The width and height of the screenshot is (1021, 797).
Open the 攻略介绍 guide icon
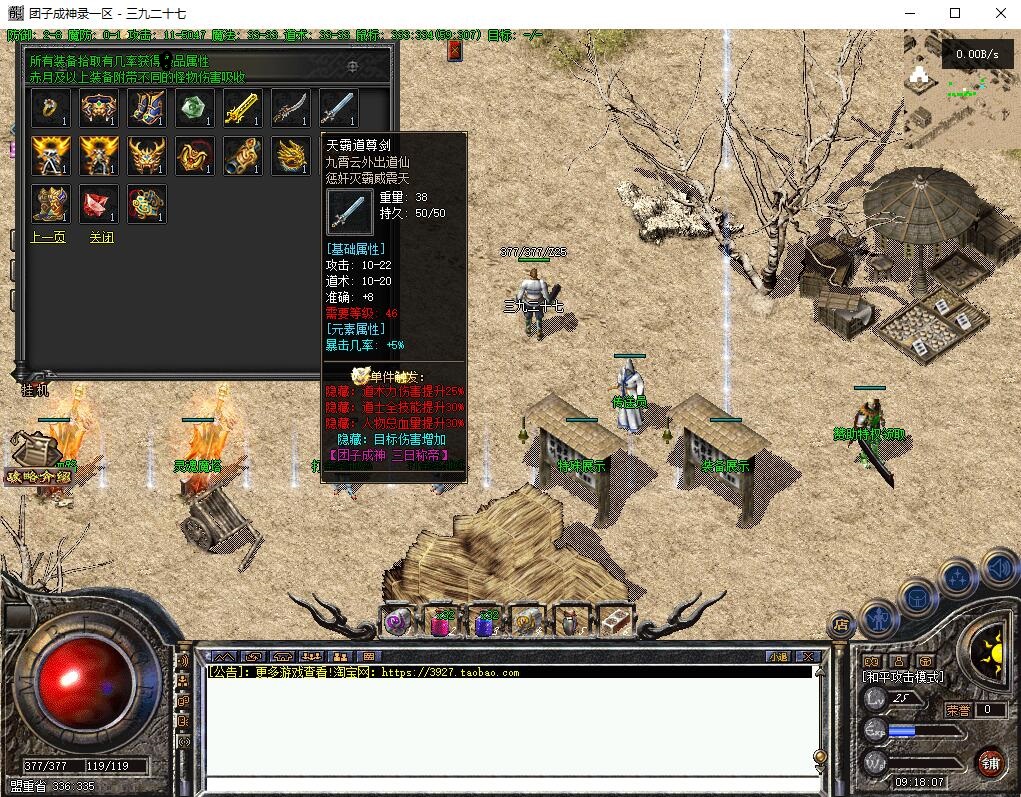coord(38,460)
